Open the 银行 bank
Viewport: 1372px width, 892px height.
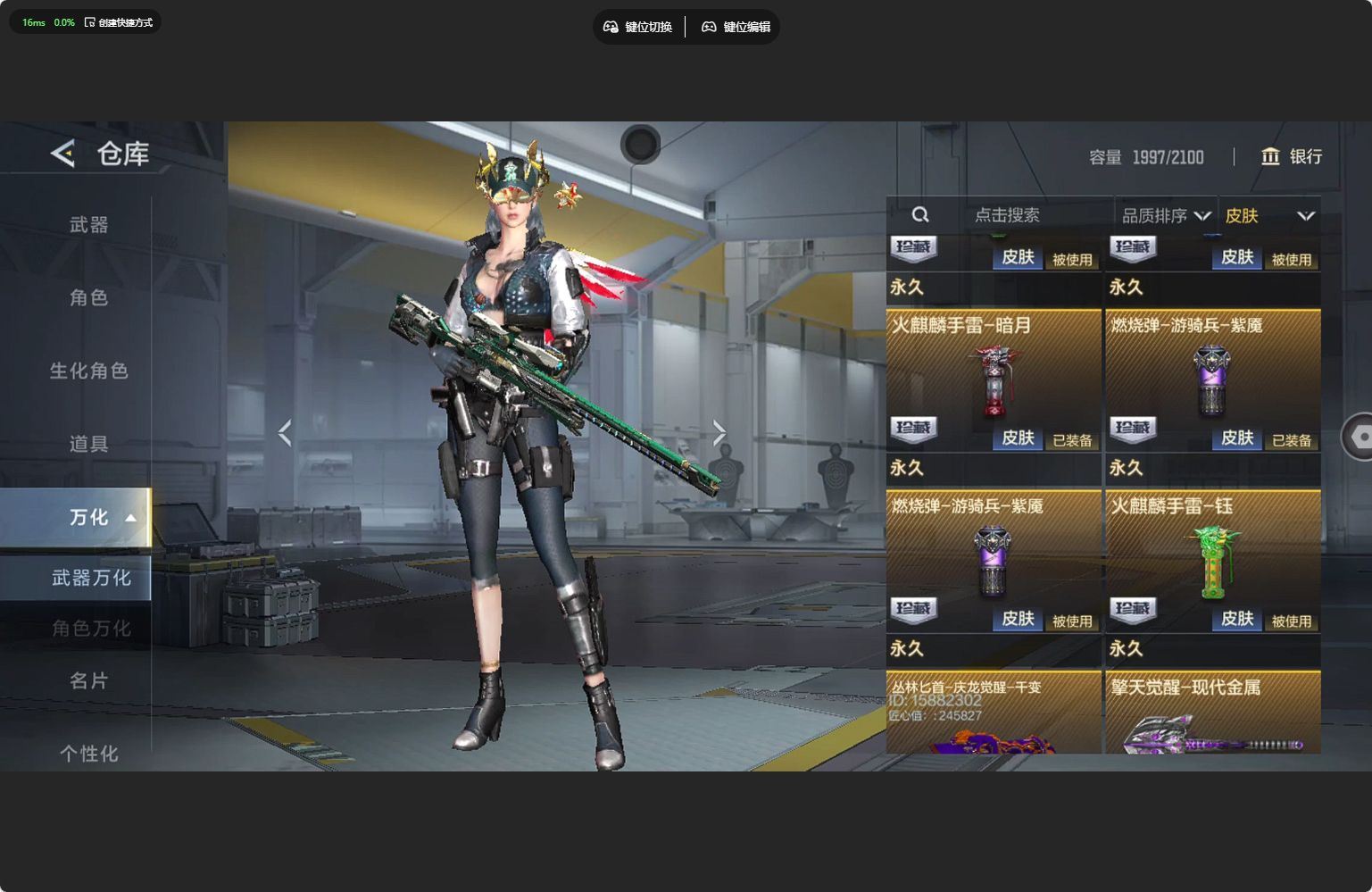tap(1291, 157)
